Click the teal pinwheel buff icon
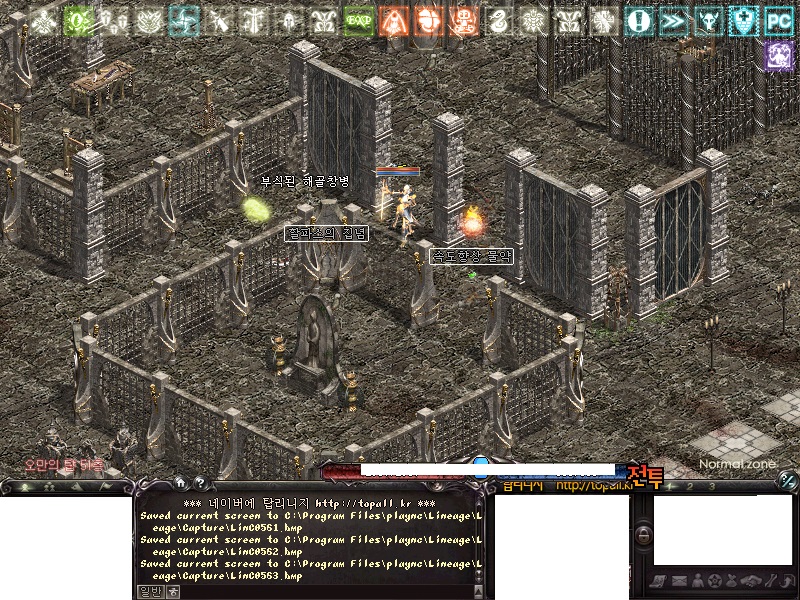The image size is (800, 600). pos(184,20)
